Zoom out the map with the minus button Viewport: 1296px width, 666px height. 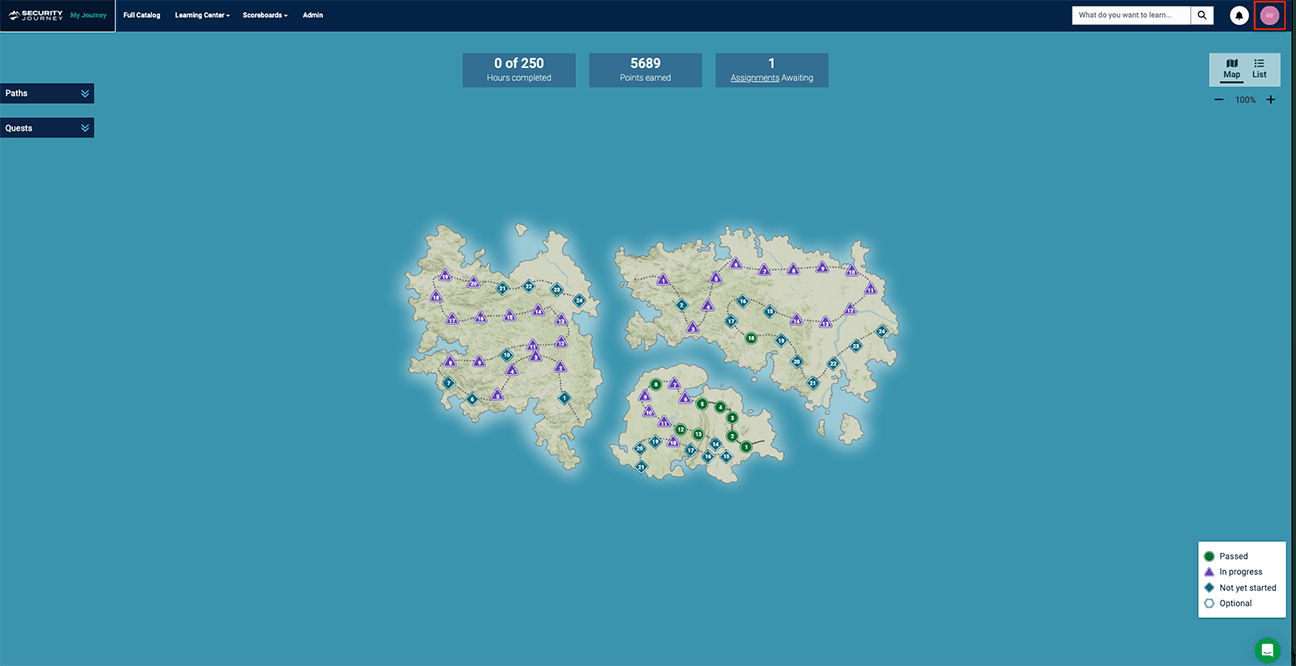[x=1219, y=100]
